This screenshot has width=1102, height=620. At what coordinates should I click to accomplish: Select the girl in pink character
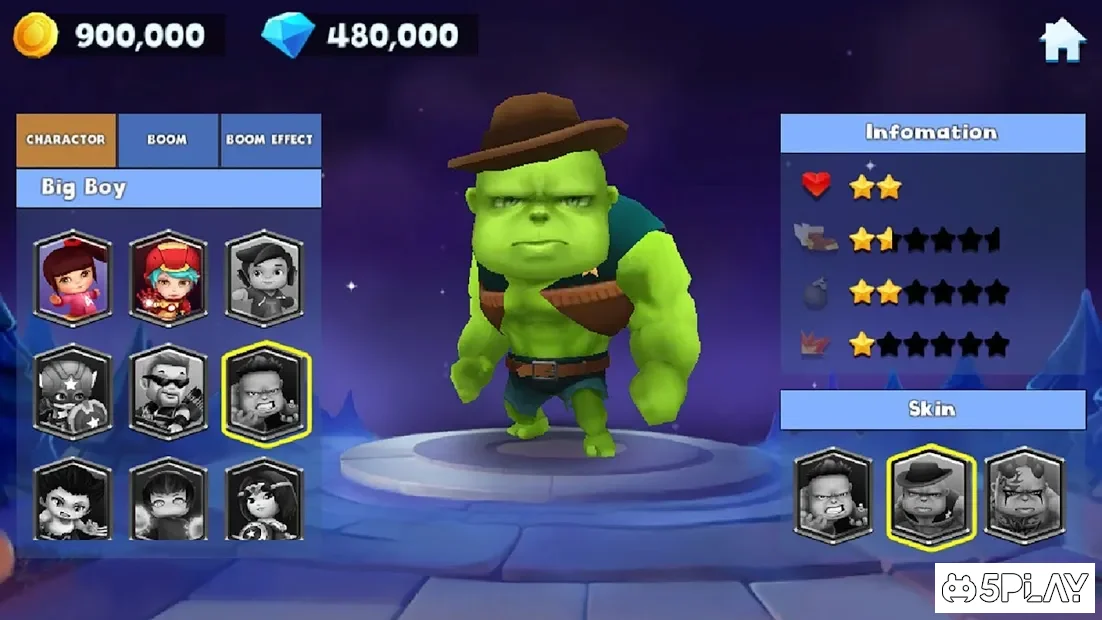tap(72, 279)
